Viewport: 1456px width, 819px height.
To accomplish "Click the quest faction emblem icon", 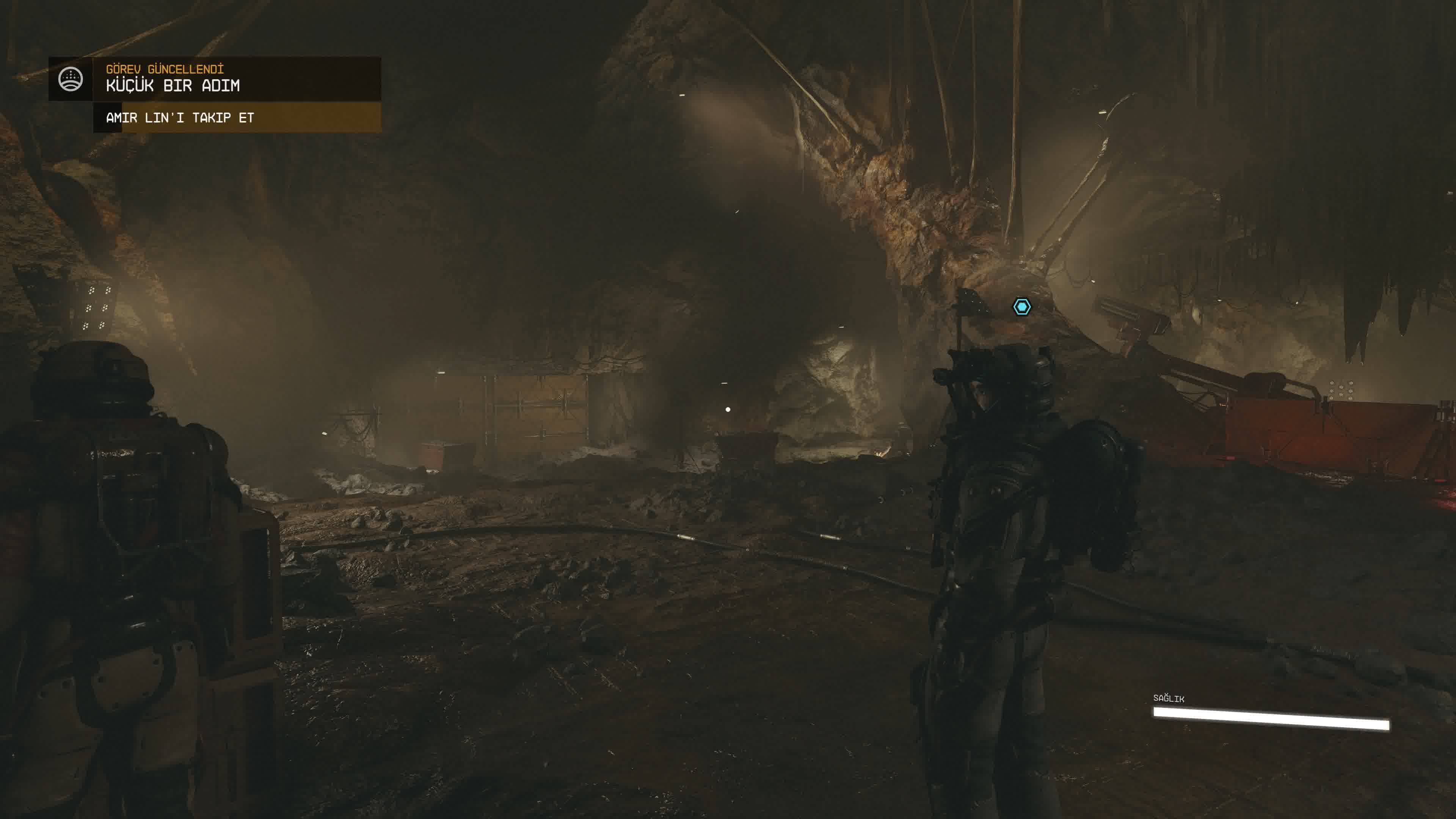I will 71,79.
